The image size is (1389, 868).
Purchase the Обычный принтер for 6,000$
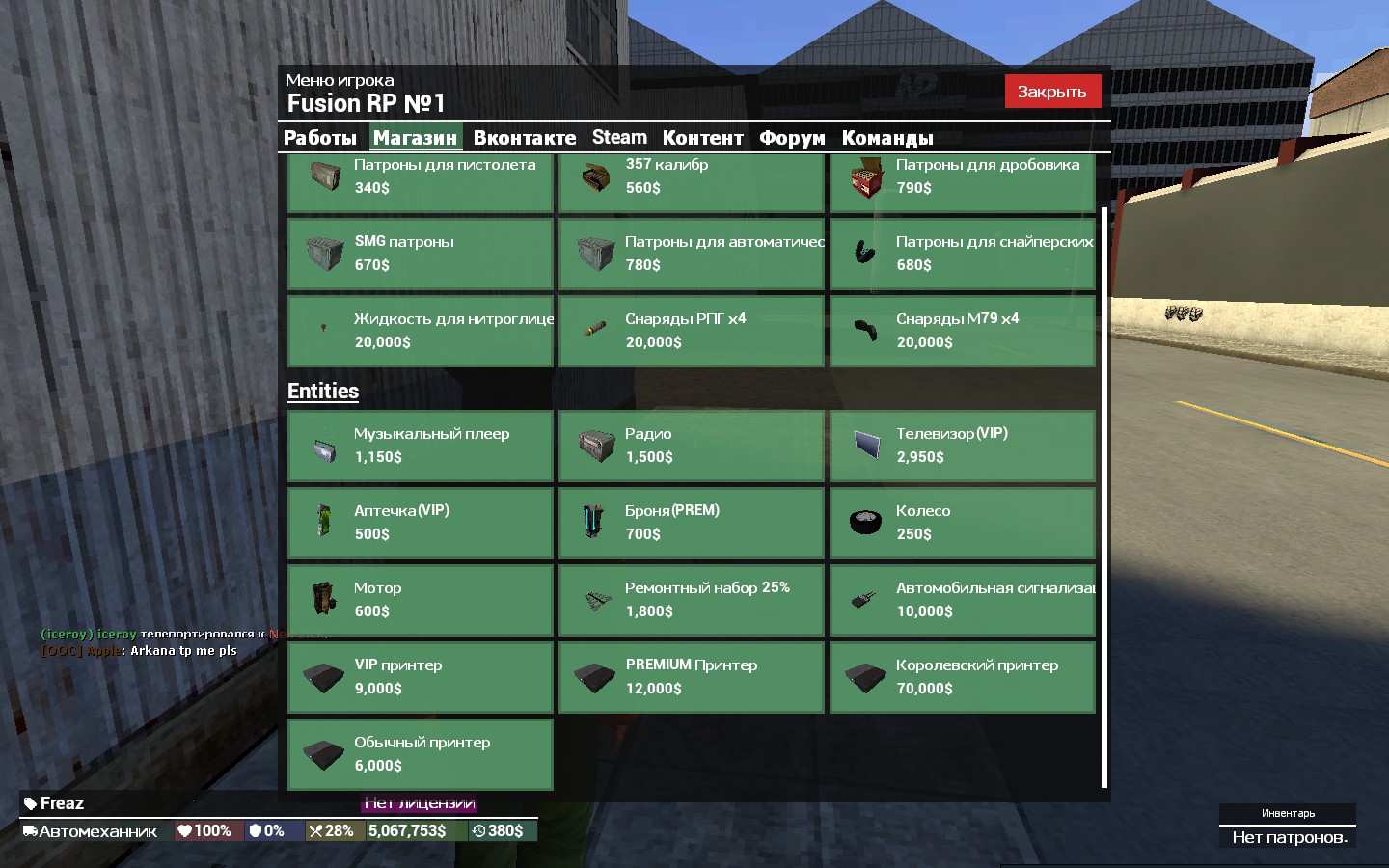point(421,754)
